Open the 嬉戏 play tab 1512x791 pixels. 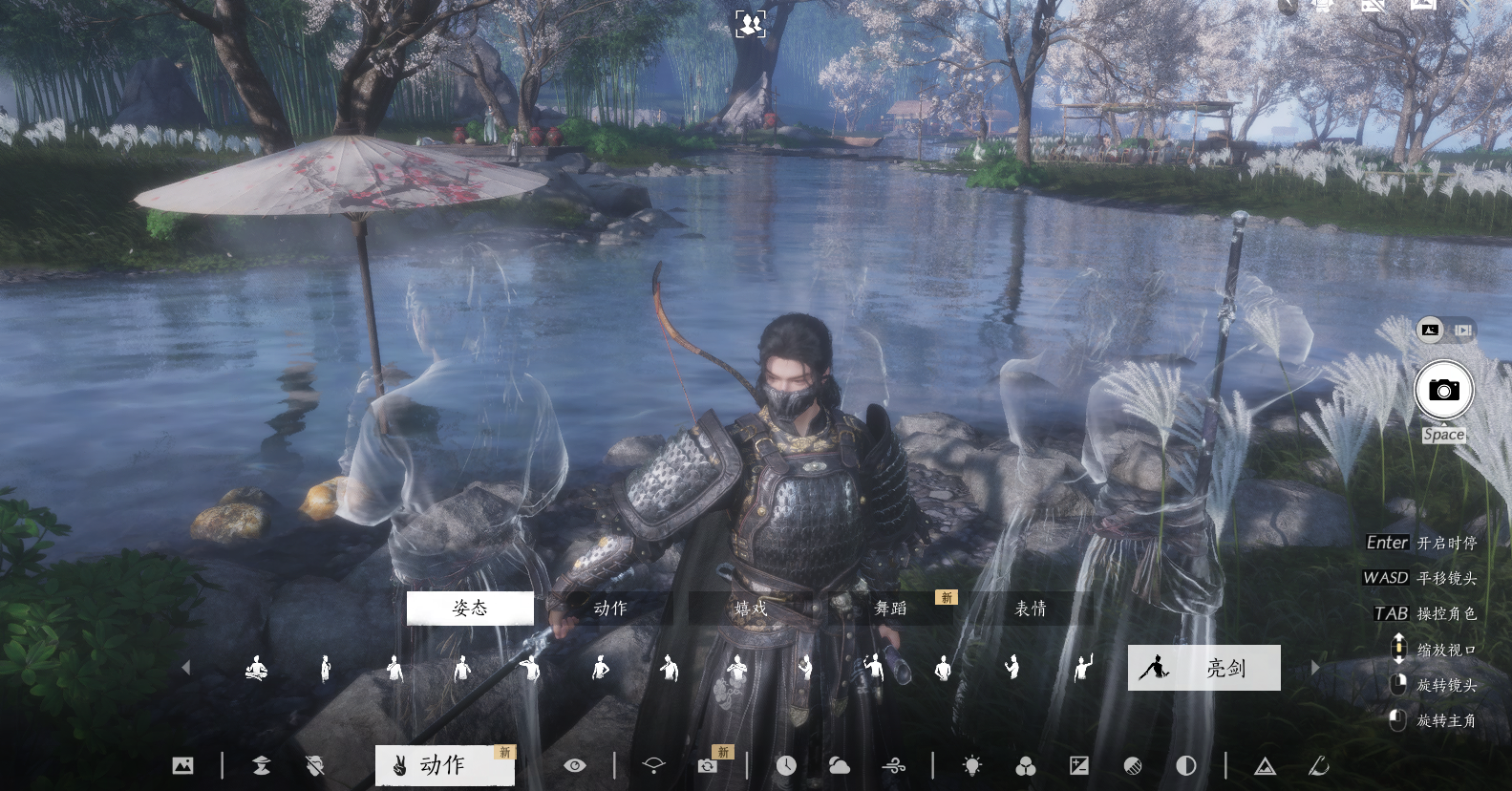click(751, 609)
